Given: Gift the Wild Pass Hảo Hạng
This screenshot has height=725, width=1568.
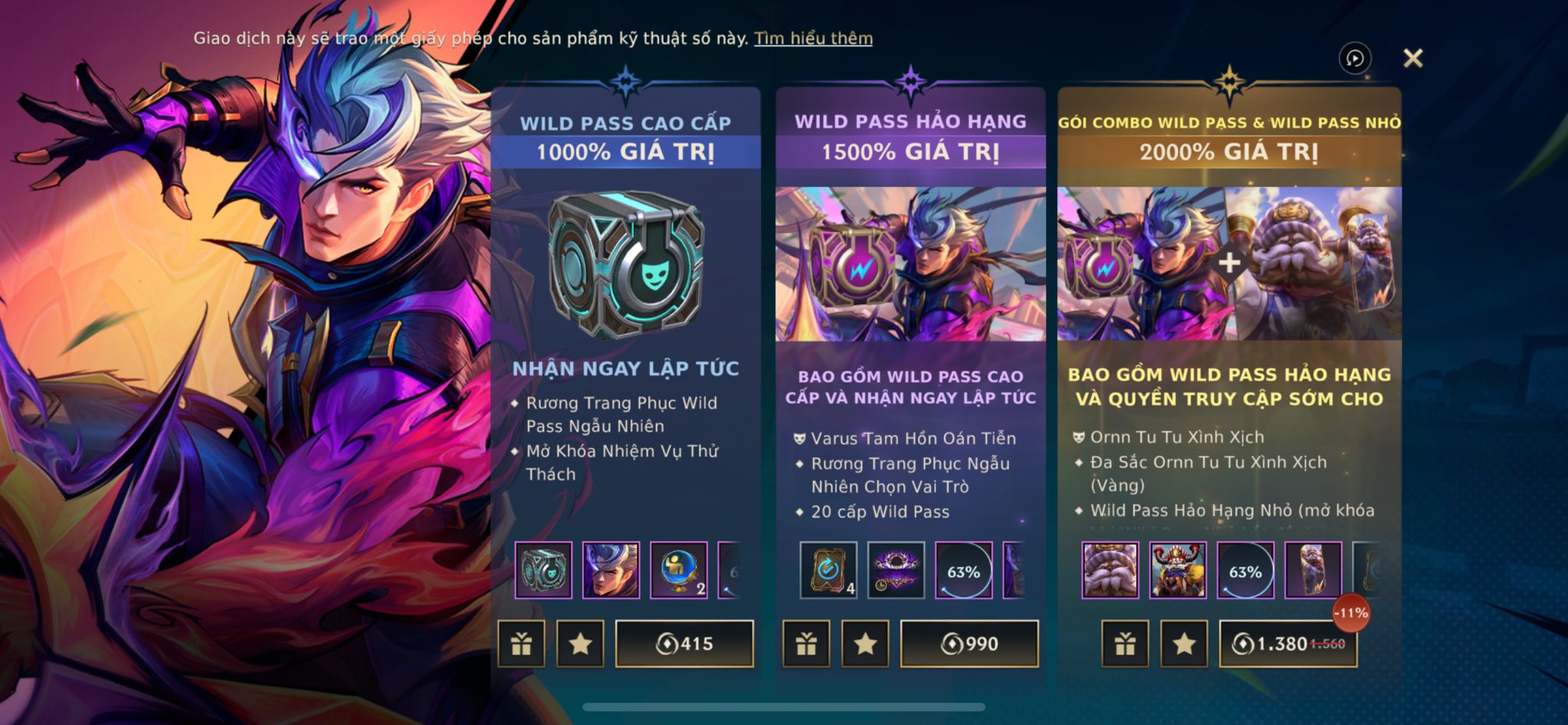Looking at the screenshot, I should pos(806,644).
